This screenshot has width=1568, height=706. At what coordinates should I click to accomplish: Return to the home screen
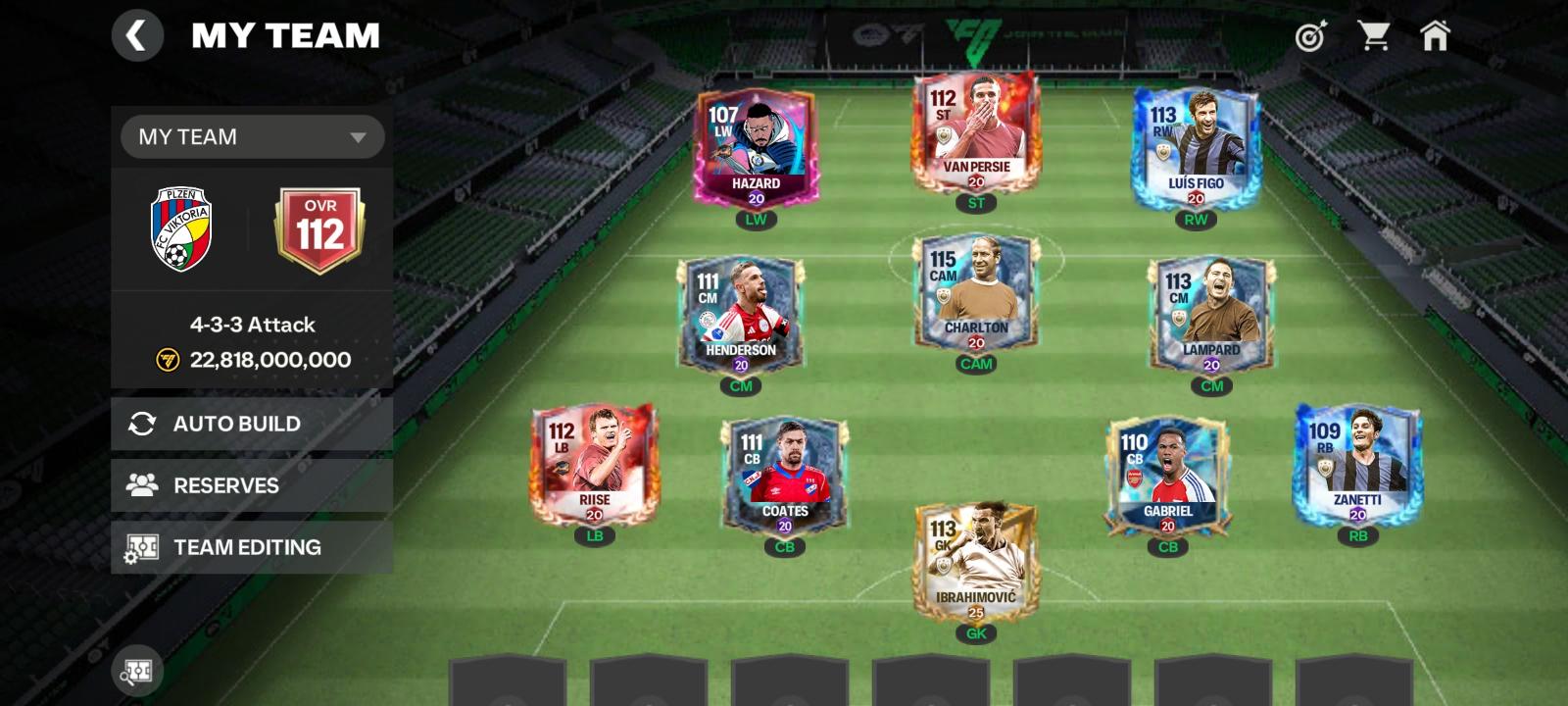click(x=1435, y=36)
